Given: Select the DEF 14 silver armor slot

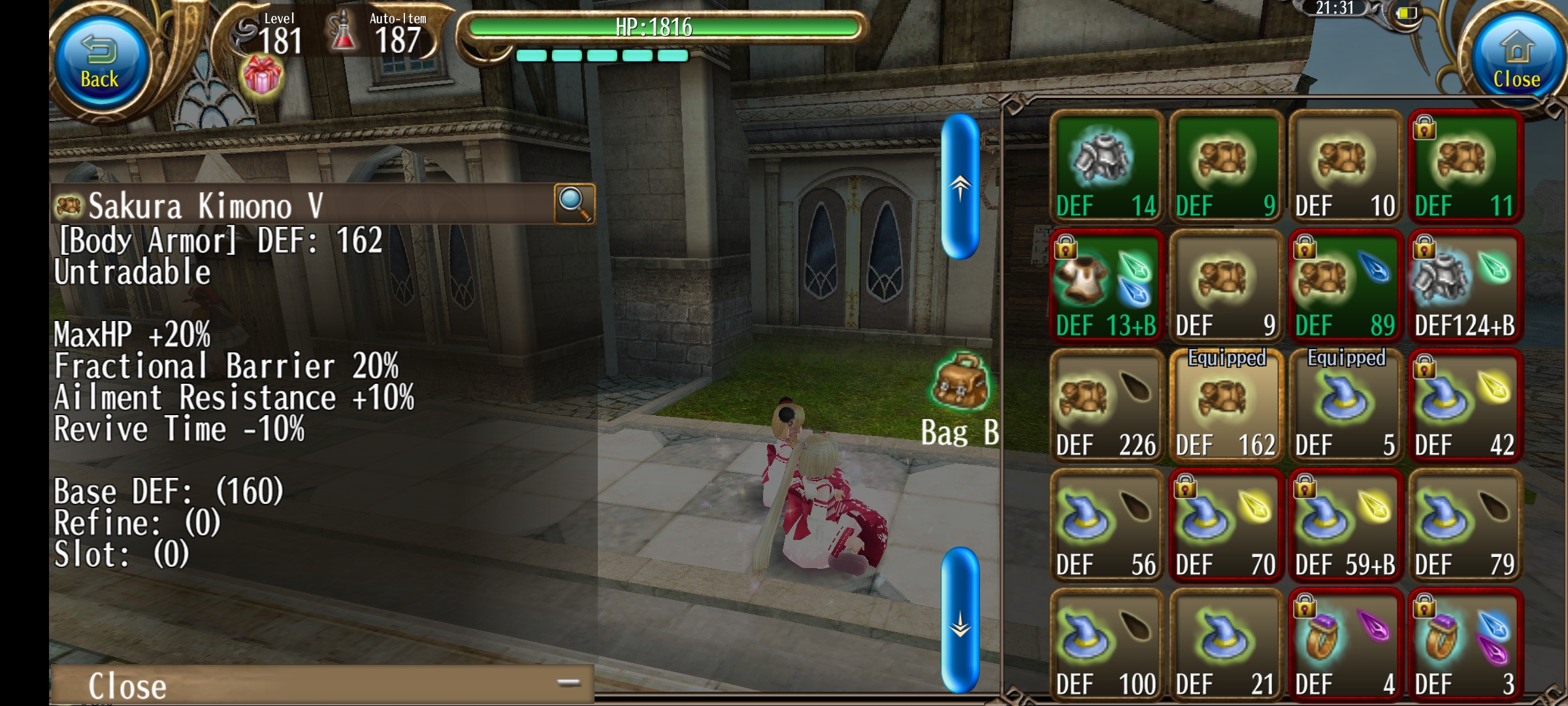Looking at the screenshot, I should point(1106,167).
